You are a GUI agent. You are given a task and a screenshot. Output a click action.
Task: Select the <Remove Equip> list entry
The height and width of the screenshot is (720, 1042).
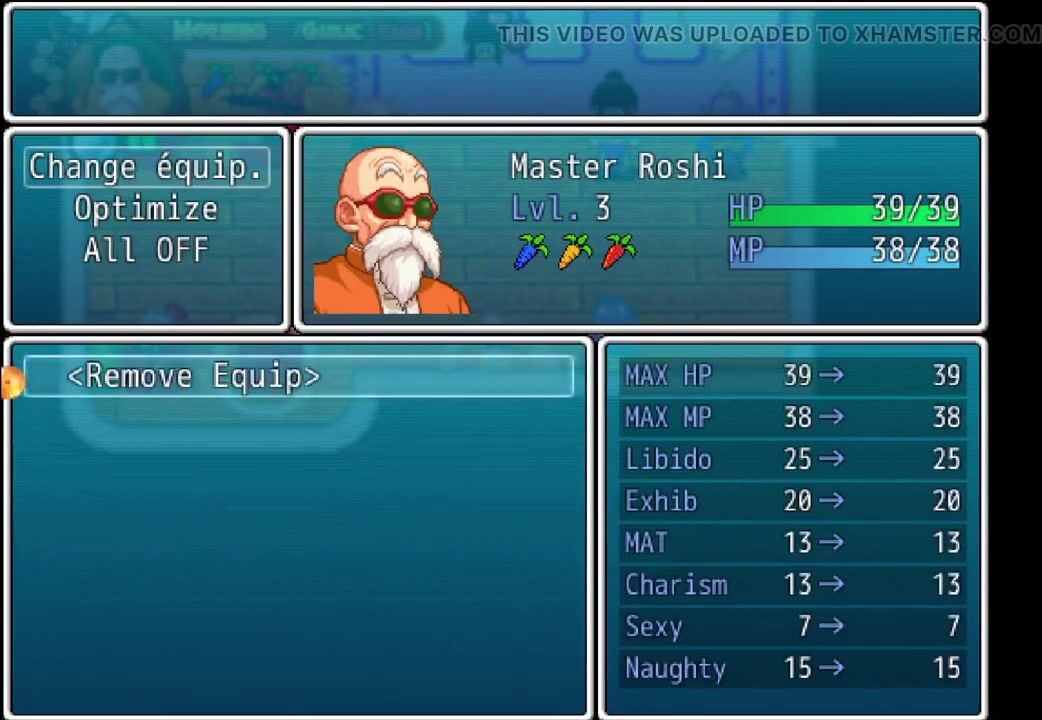(193, 377)
